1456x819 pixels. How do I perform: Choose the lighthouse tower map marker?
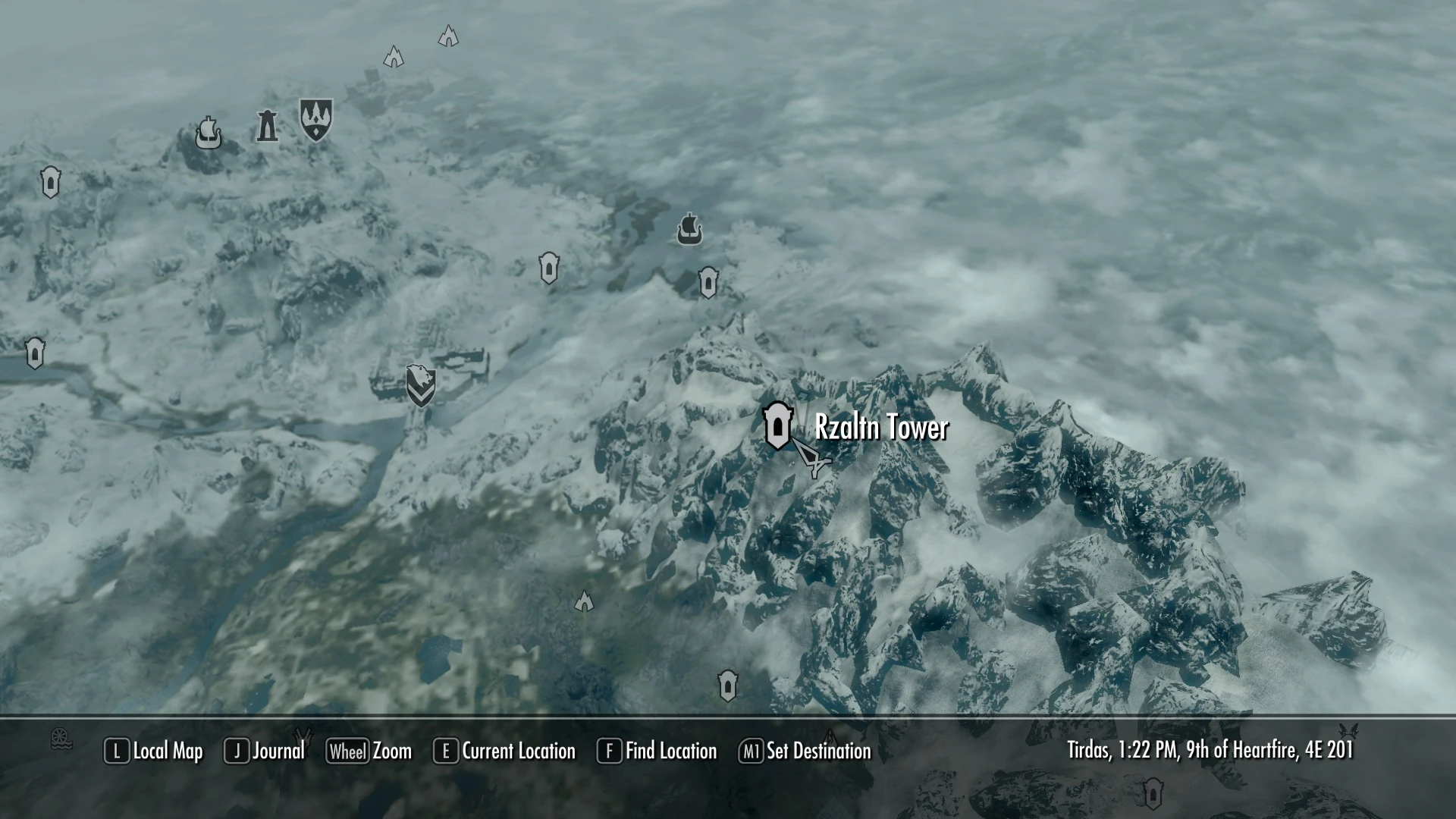[267, 126]
